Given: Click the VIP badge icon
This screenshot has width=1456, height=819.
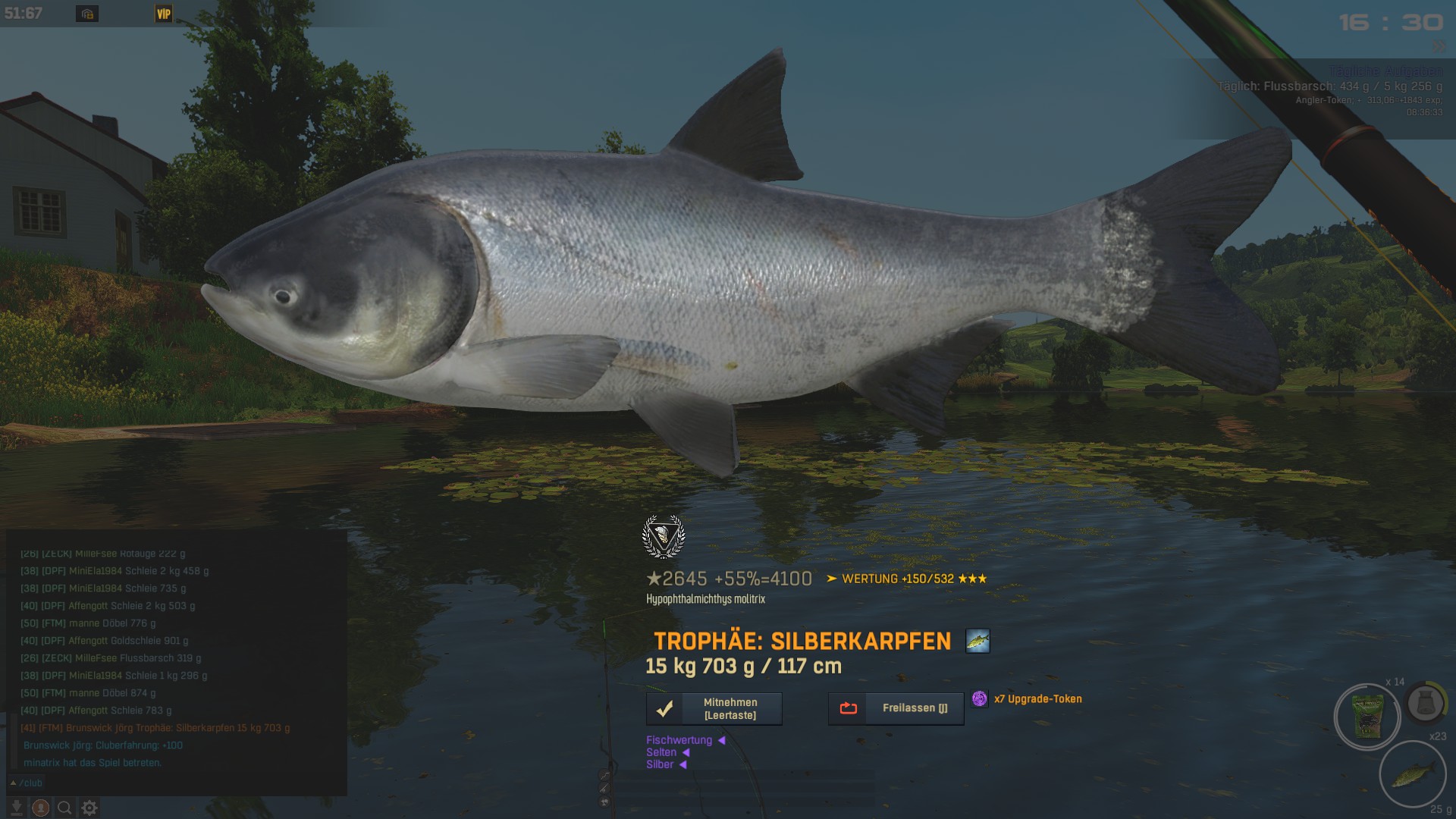Looking at the screenshot, I should click(x=163, y=14).
